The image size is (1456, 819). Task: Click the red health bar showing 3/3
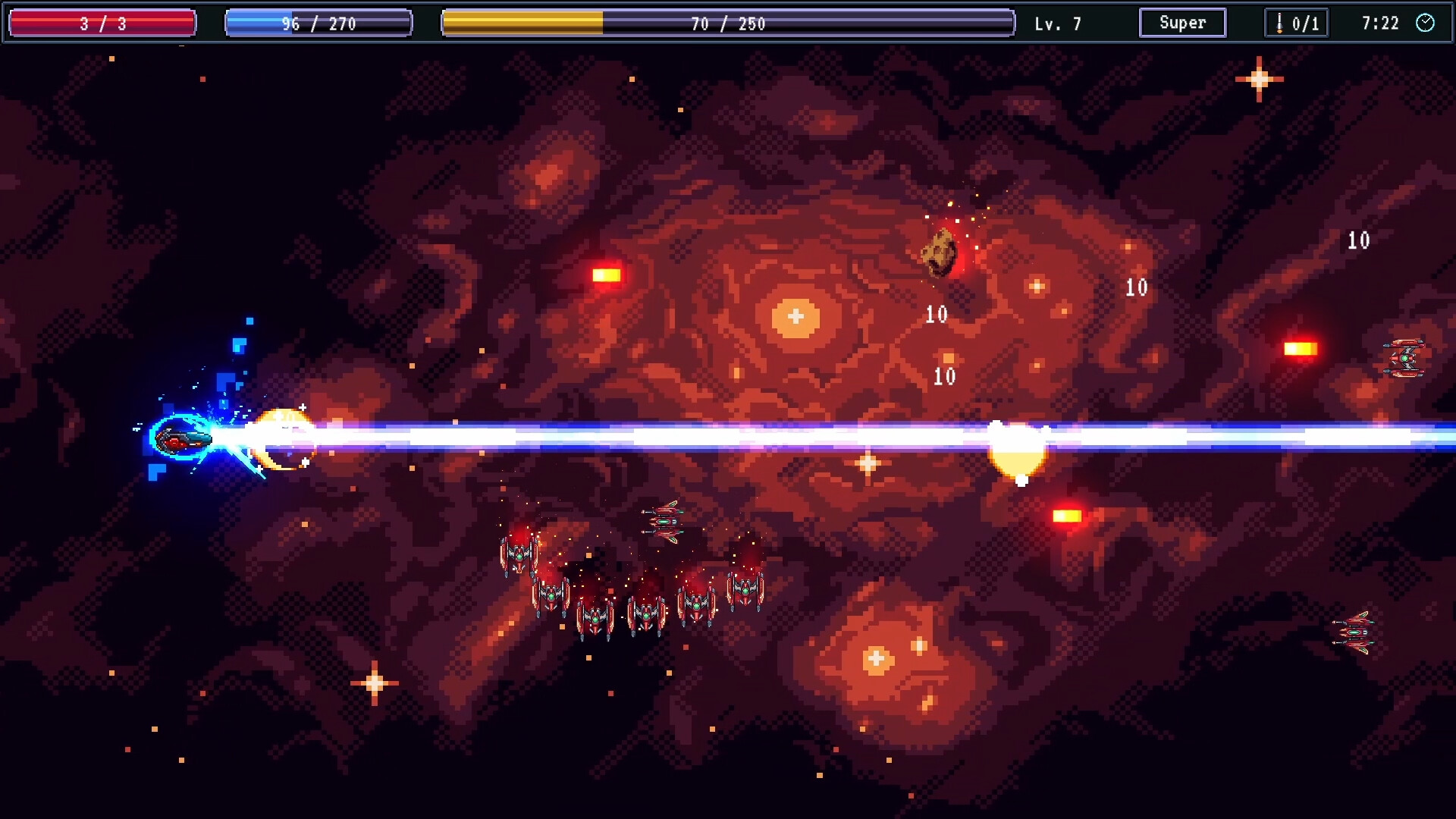[x=101, y=23]
